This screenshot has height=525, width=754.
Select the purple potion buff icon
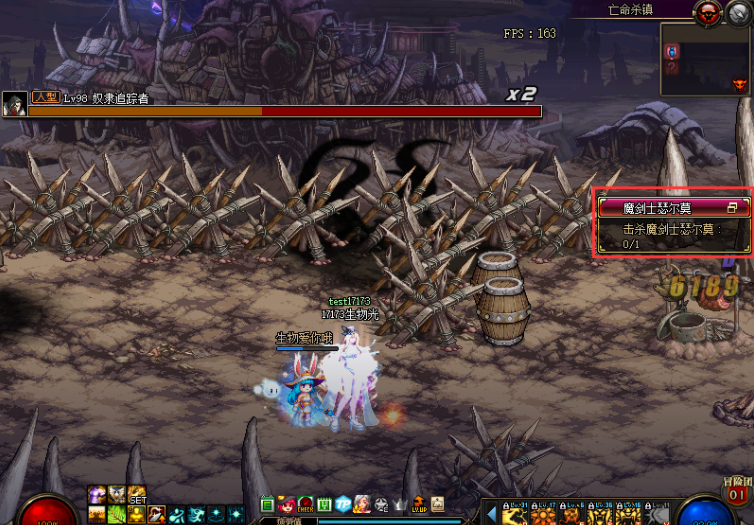pyautogui.click(x=98, y=494)
